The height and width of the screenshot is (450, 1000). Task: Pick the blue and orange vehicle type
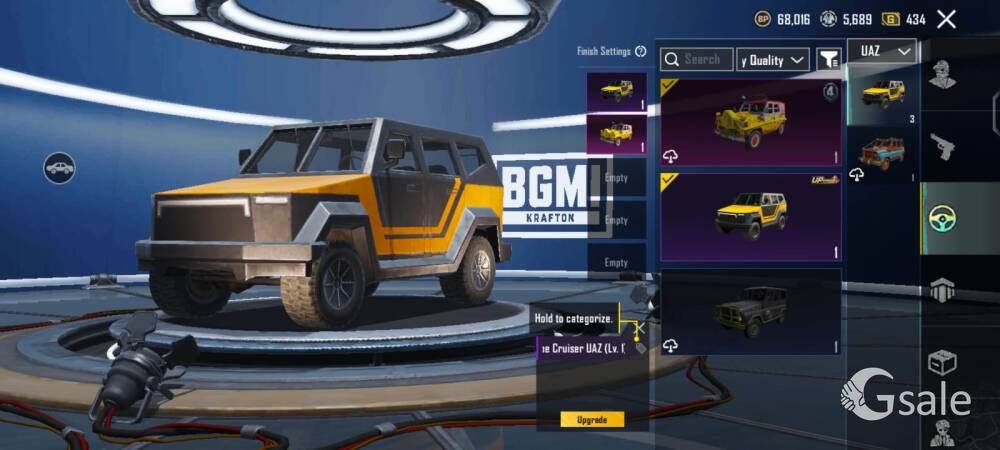click(x=881, y=155)
